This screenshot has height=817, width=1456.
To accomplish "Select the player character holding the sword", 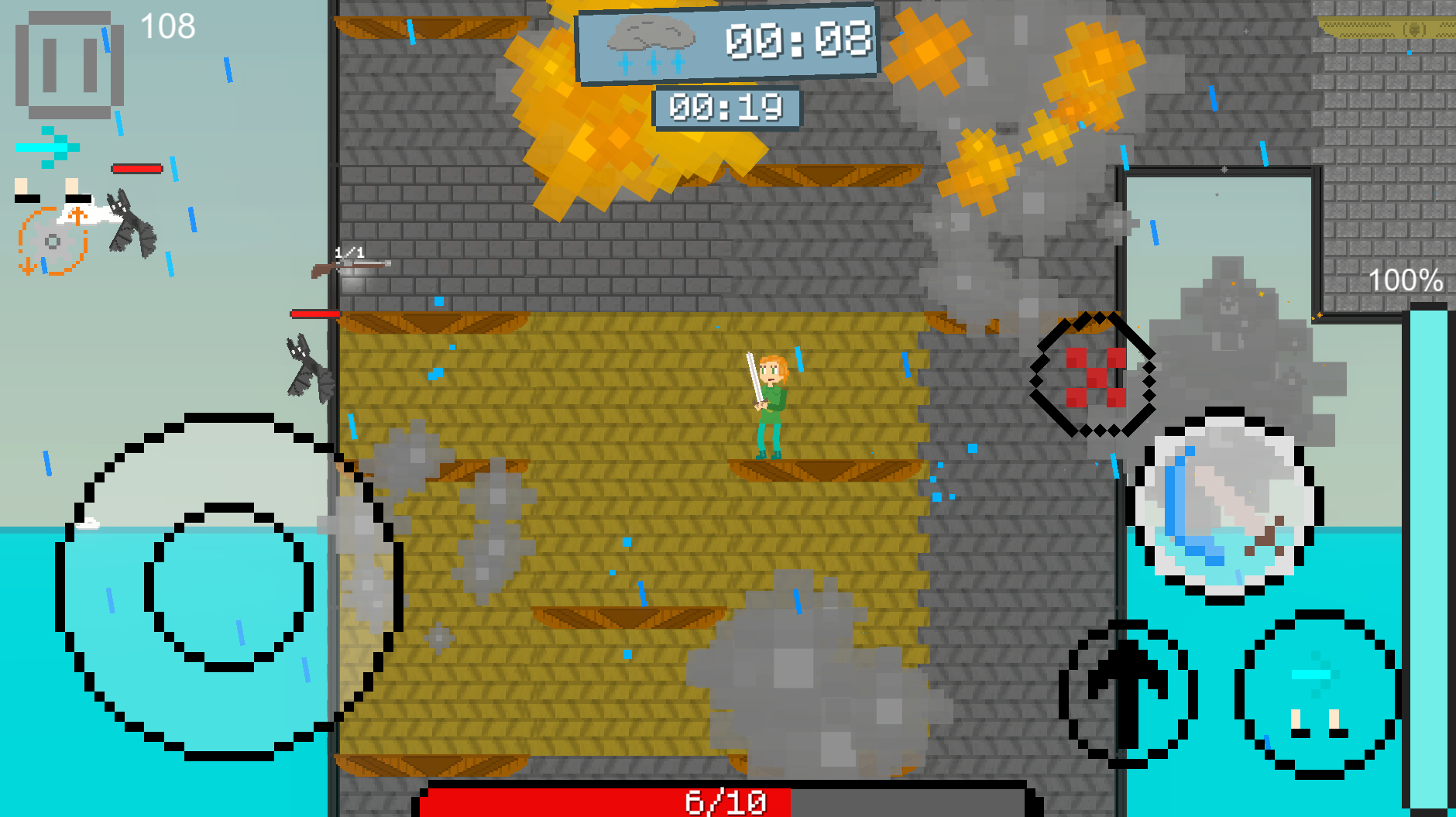I will (771, 399).
